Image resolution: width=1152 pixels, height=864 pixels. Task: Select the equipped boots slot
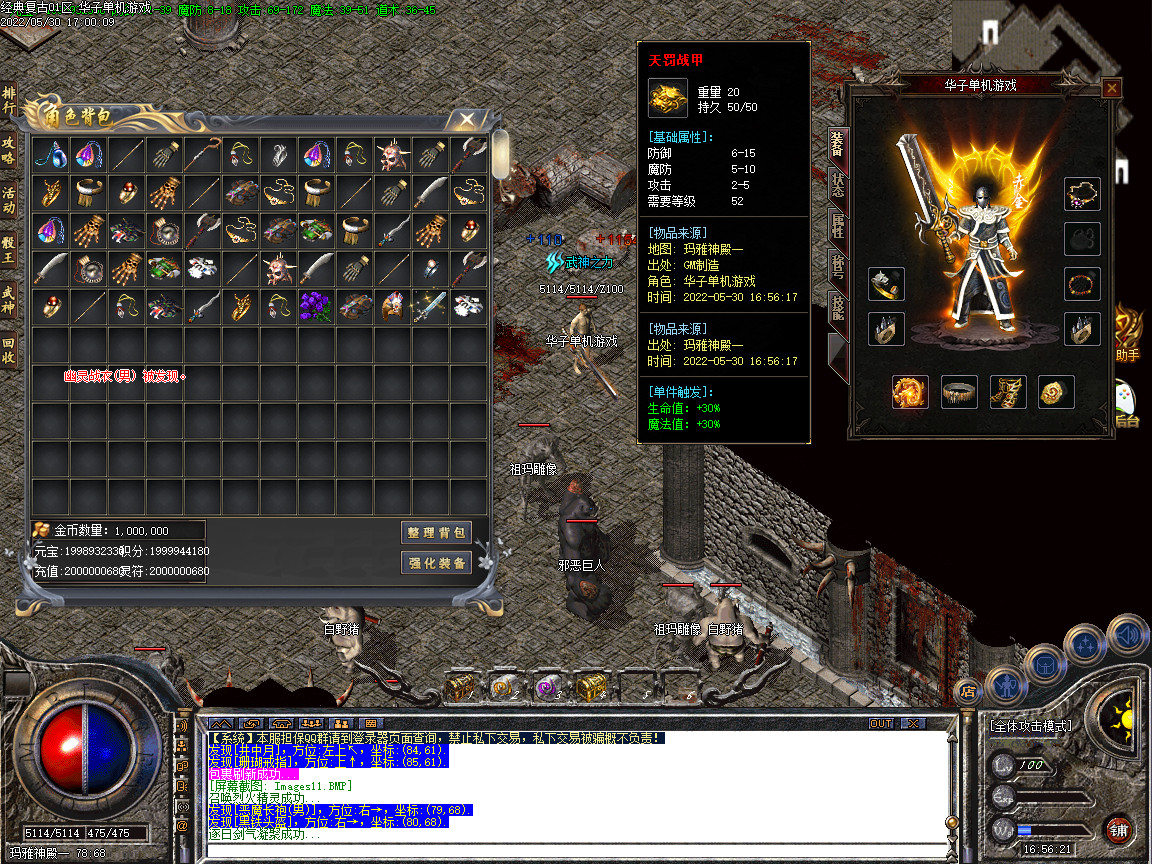pos(1008,392)
